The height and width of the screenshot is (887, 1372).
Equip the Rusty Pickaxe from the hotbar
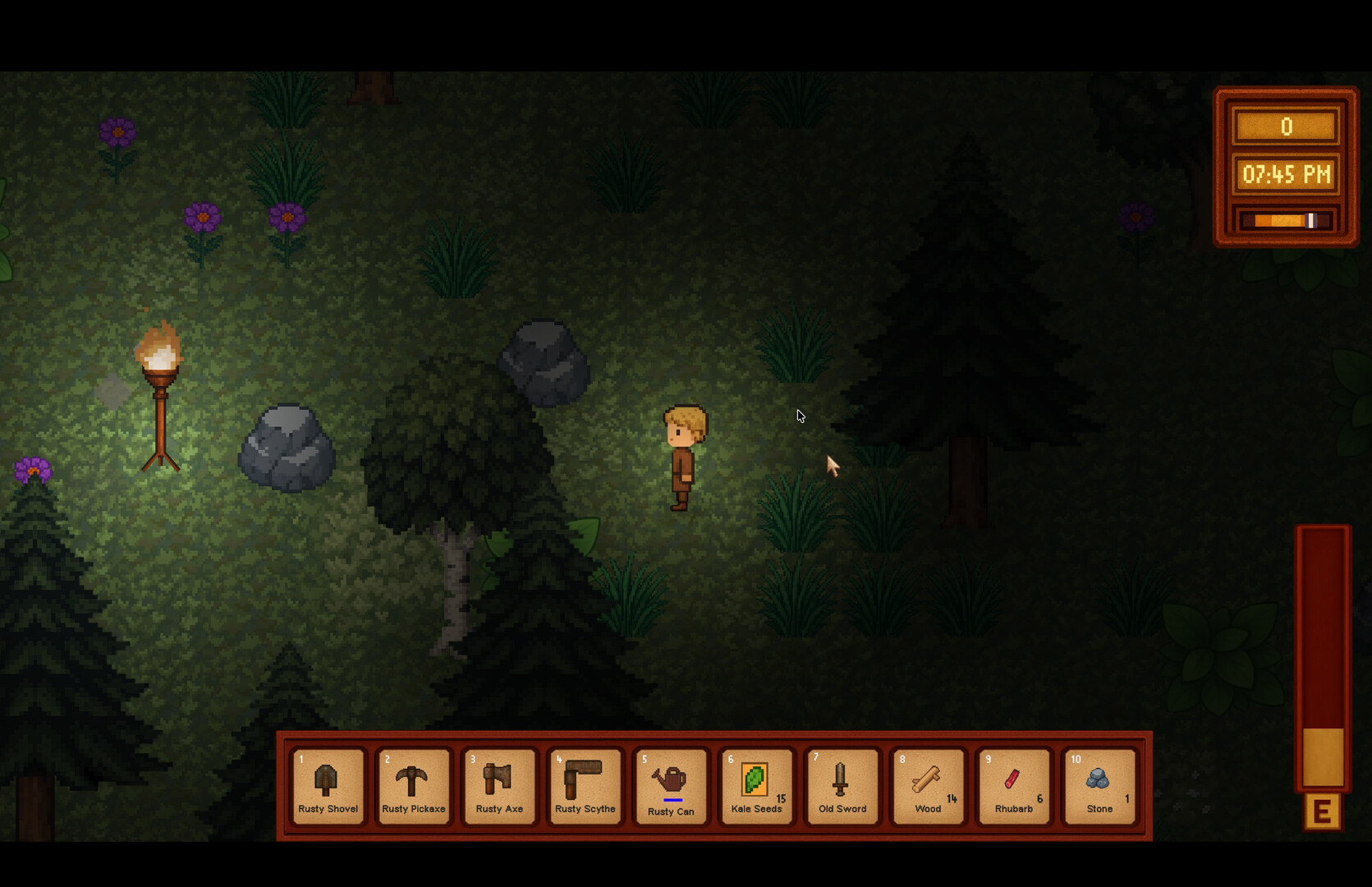(413, 785)
